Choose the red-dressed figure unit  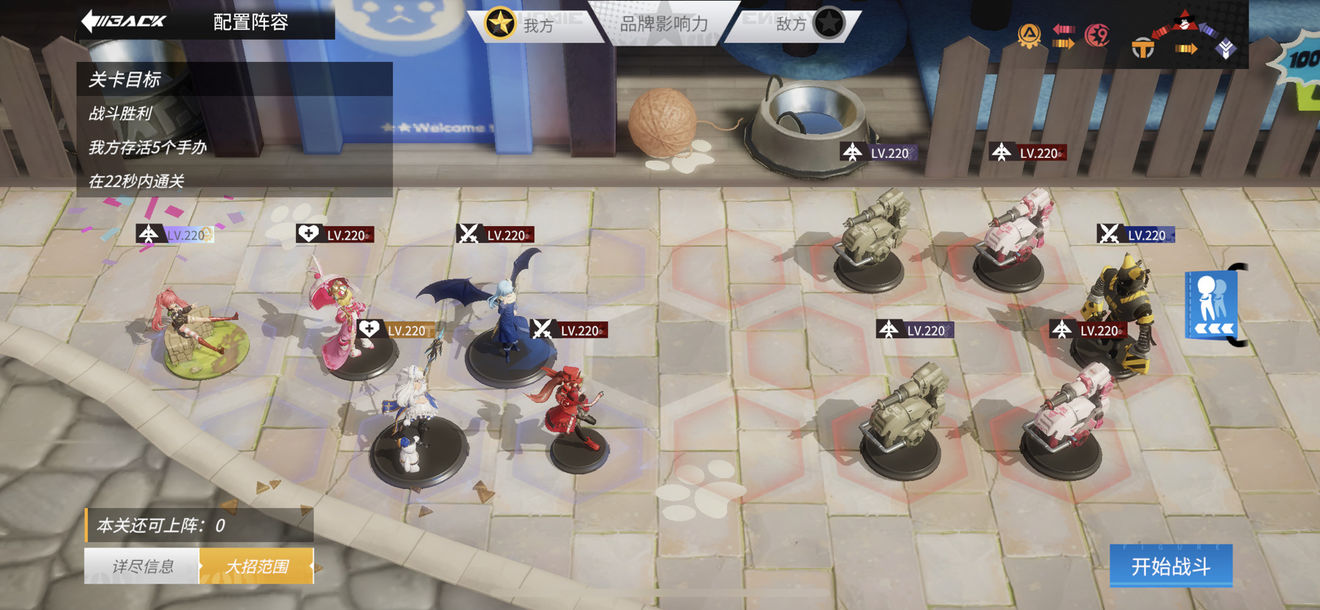point(575,410)
